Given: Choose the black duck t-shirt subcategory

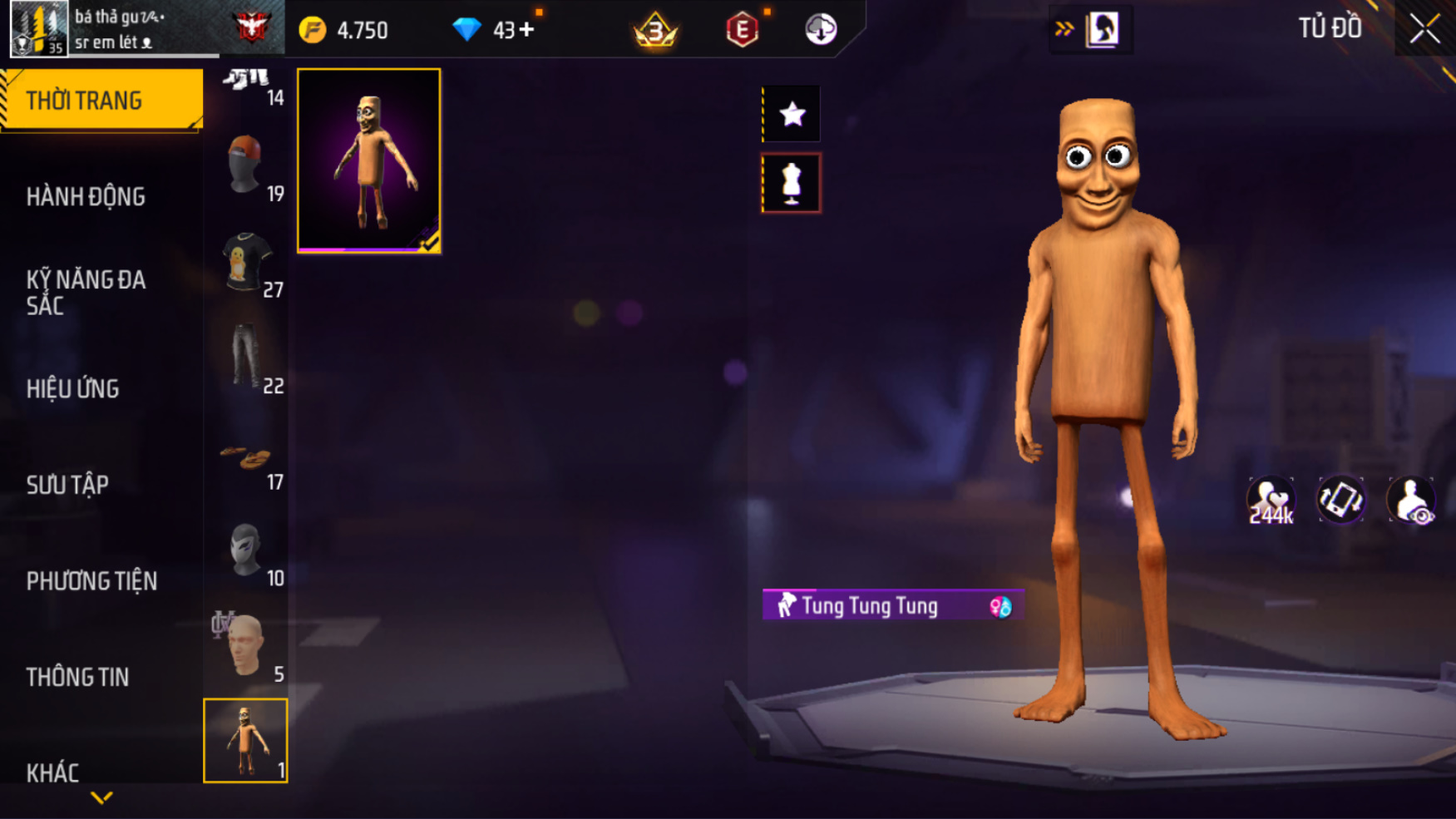Looking at the screenshot, I should click(246, 261).
